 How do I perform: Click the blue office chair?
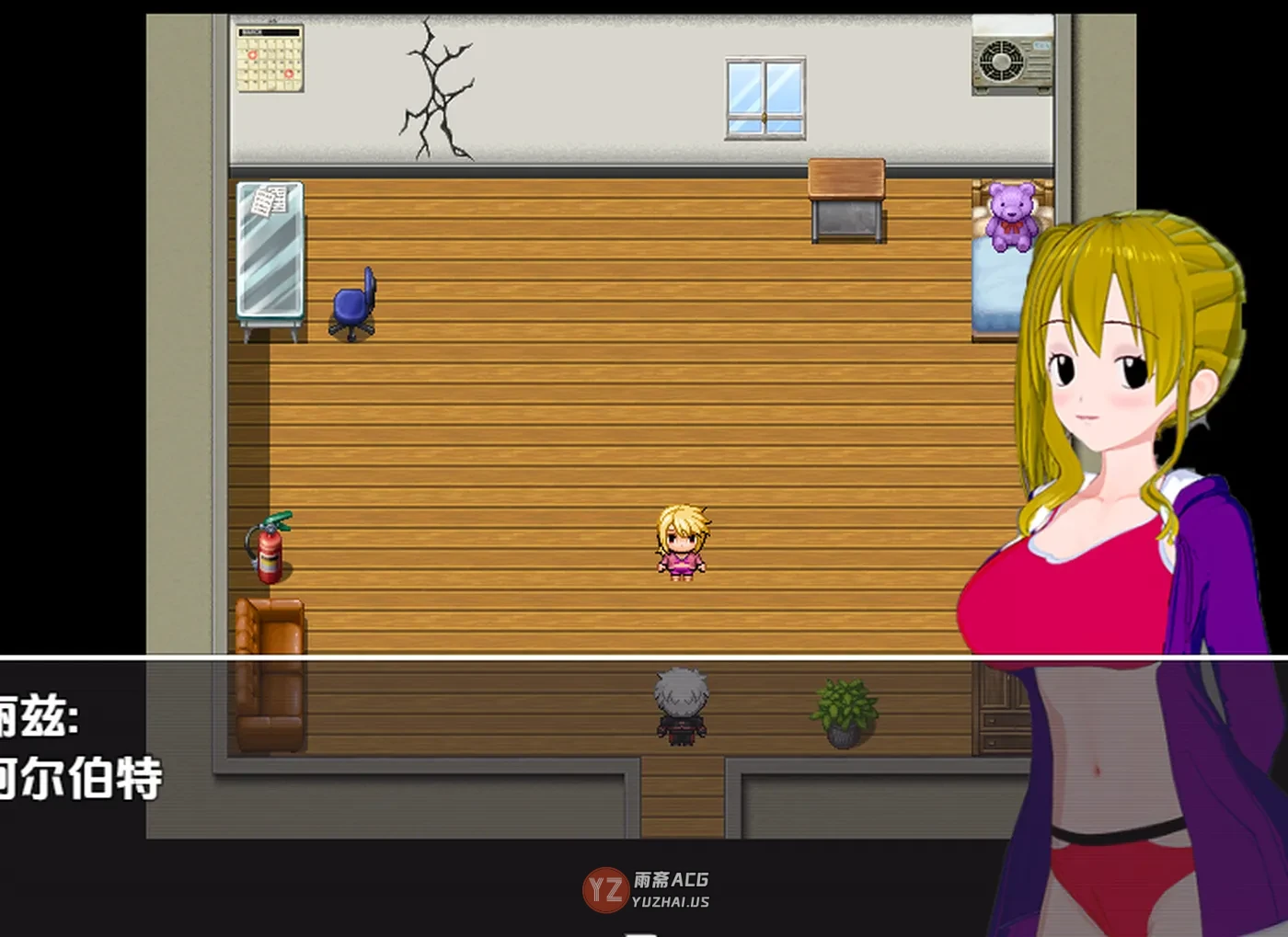tap(352, 303)
